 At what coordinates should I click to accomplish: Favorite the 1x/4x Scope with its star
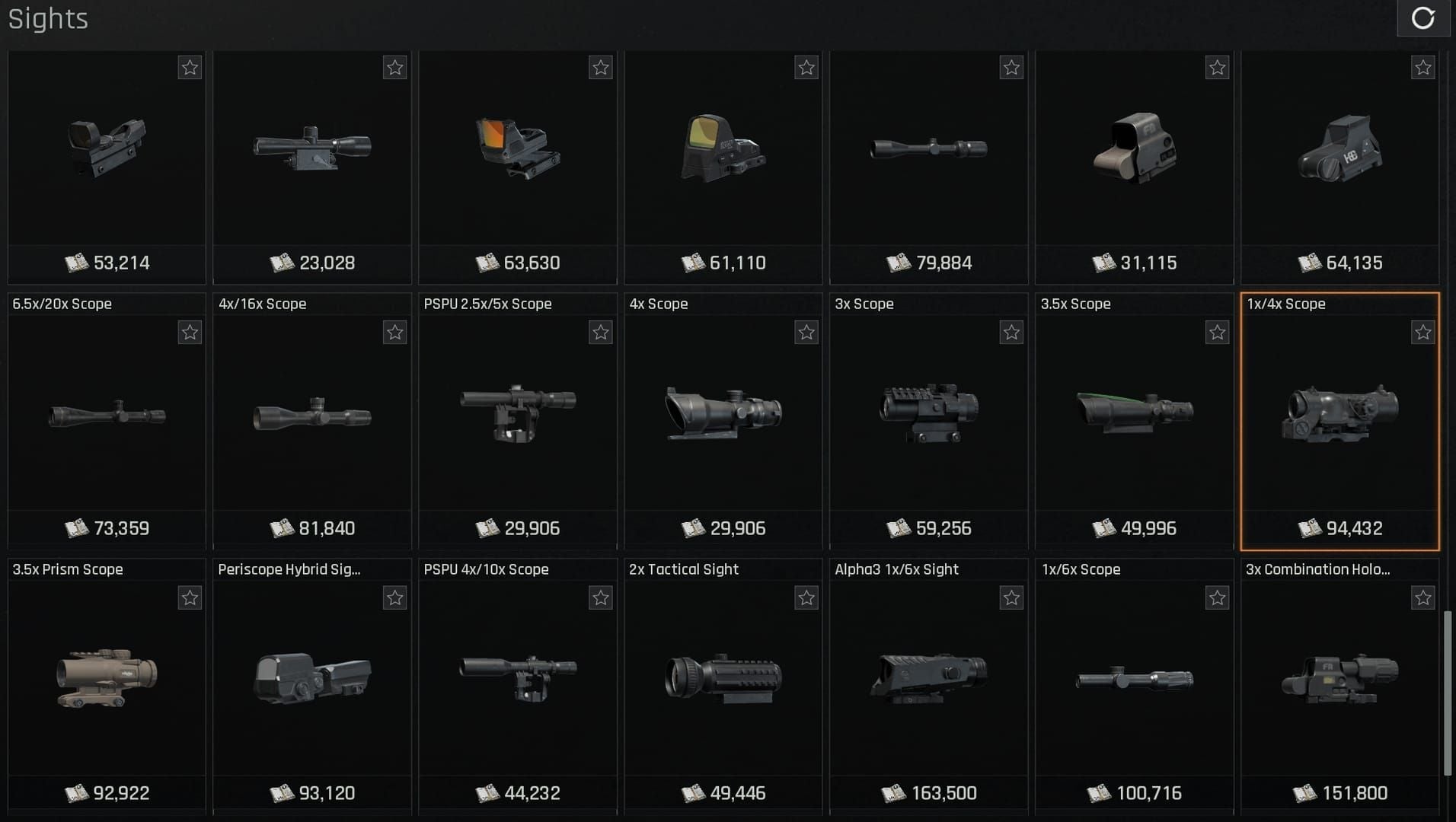click(1422, 333)
